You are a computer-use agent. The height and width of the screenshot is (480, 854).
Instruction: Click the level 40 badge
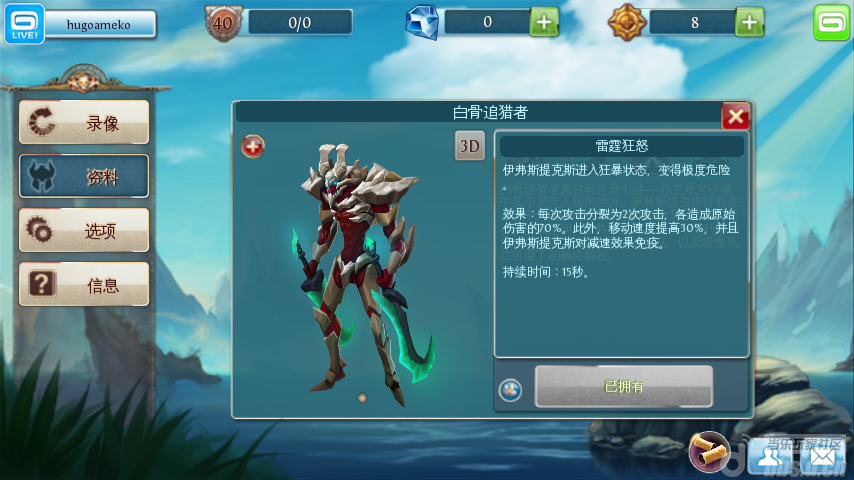224,21
